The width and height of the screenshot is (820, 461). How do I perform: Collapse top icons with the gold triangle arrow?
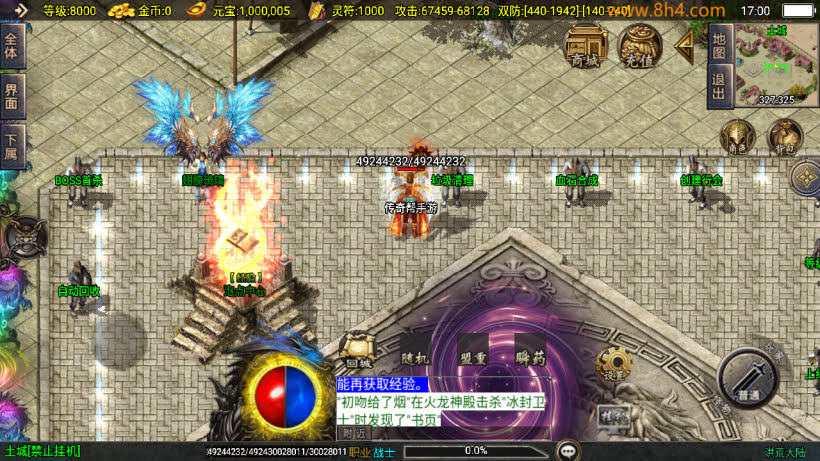[x=685, y=45]
